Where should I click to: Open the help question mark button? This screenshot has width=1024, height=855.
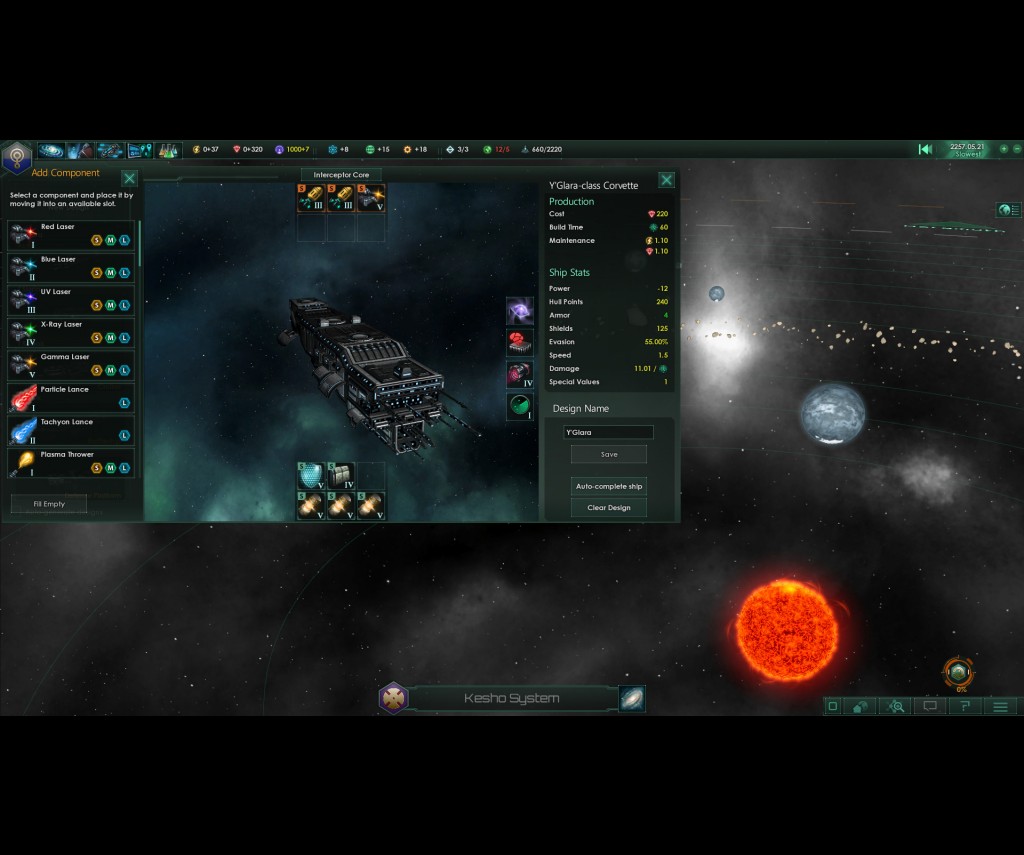click(965, 706)
